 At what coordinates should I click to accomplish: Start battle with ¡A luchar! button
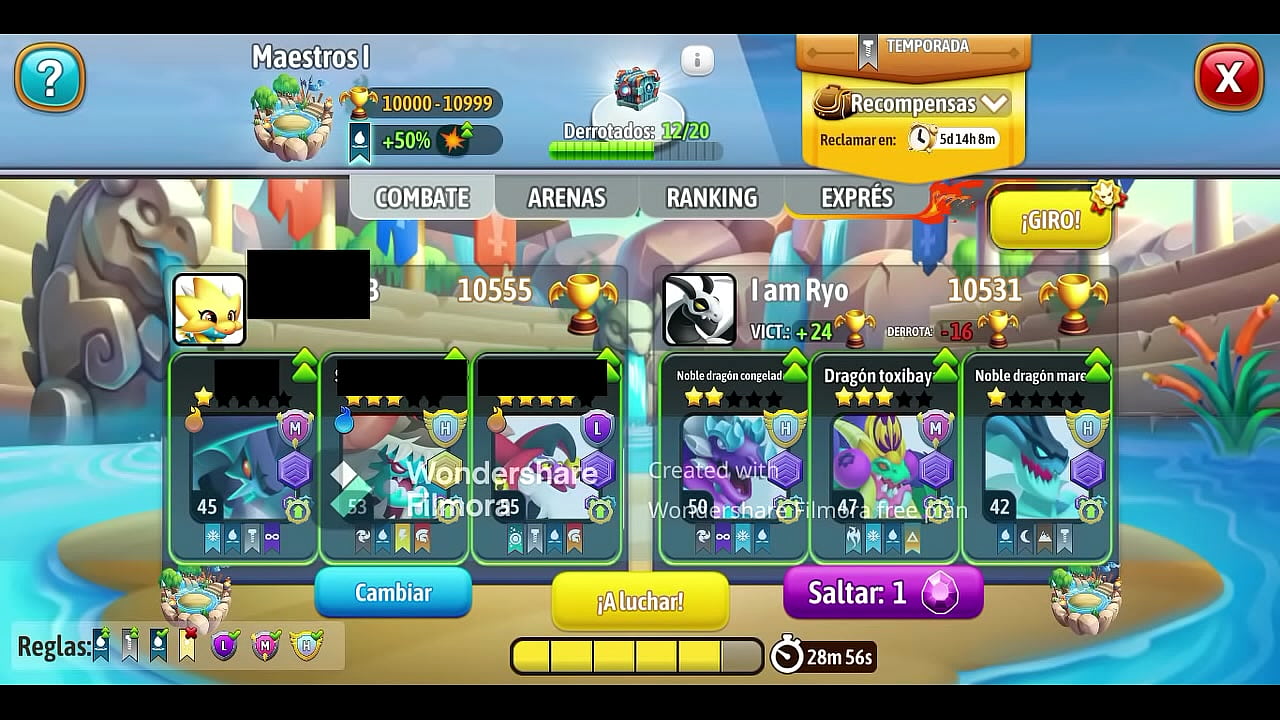pyautogui.click(x=640, y=601)
